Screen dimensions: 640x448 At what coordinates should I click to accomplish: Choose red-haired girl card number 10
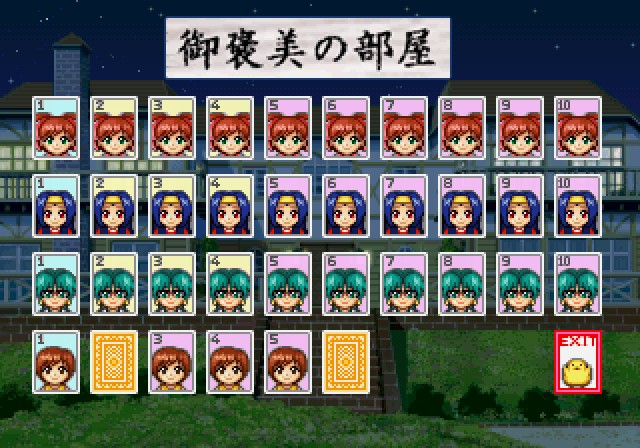(578, 128)
